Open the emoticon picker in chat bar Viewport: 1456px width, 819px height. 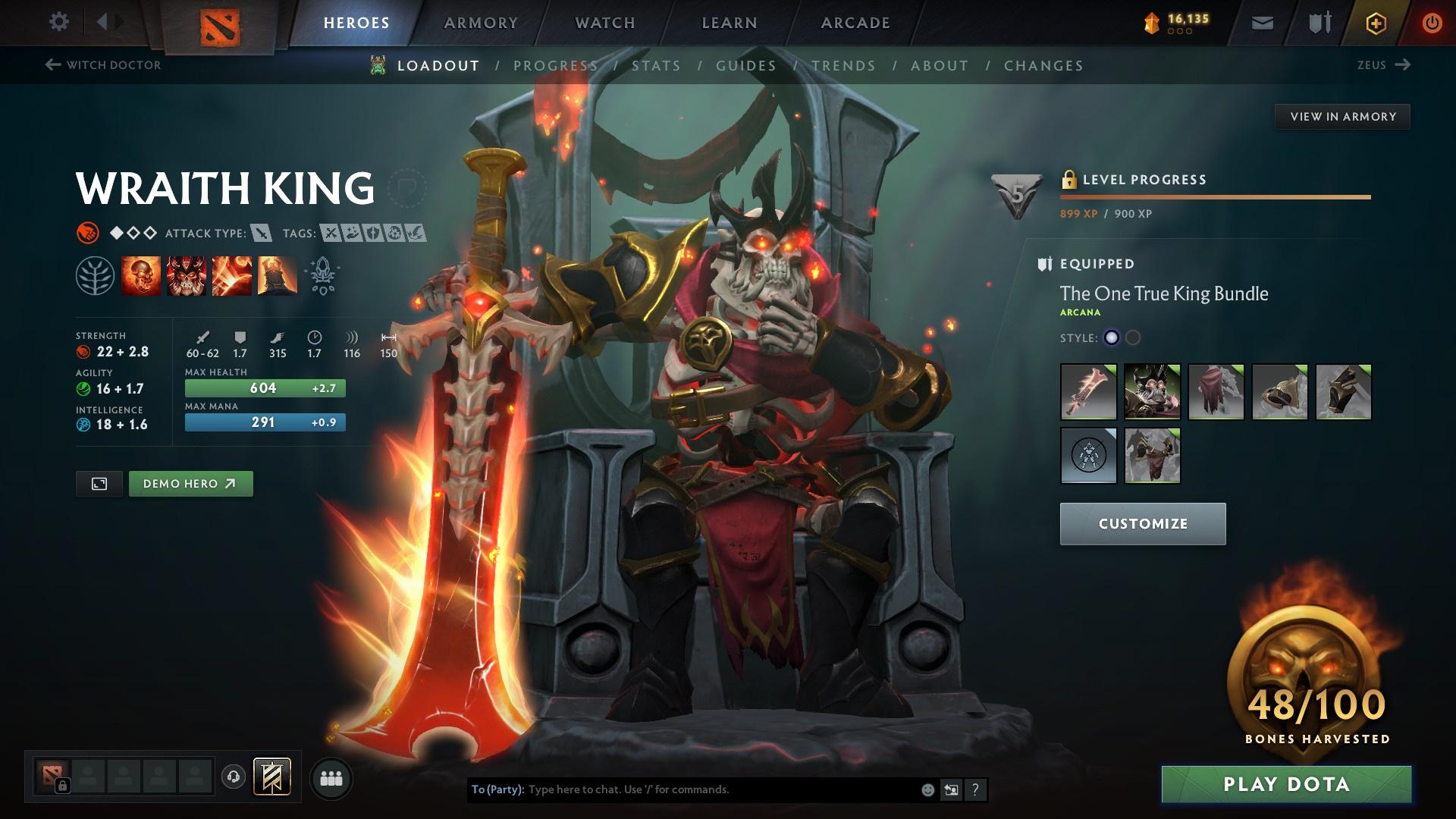coord(927,789)
